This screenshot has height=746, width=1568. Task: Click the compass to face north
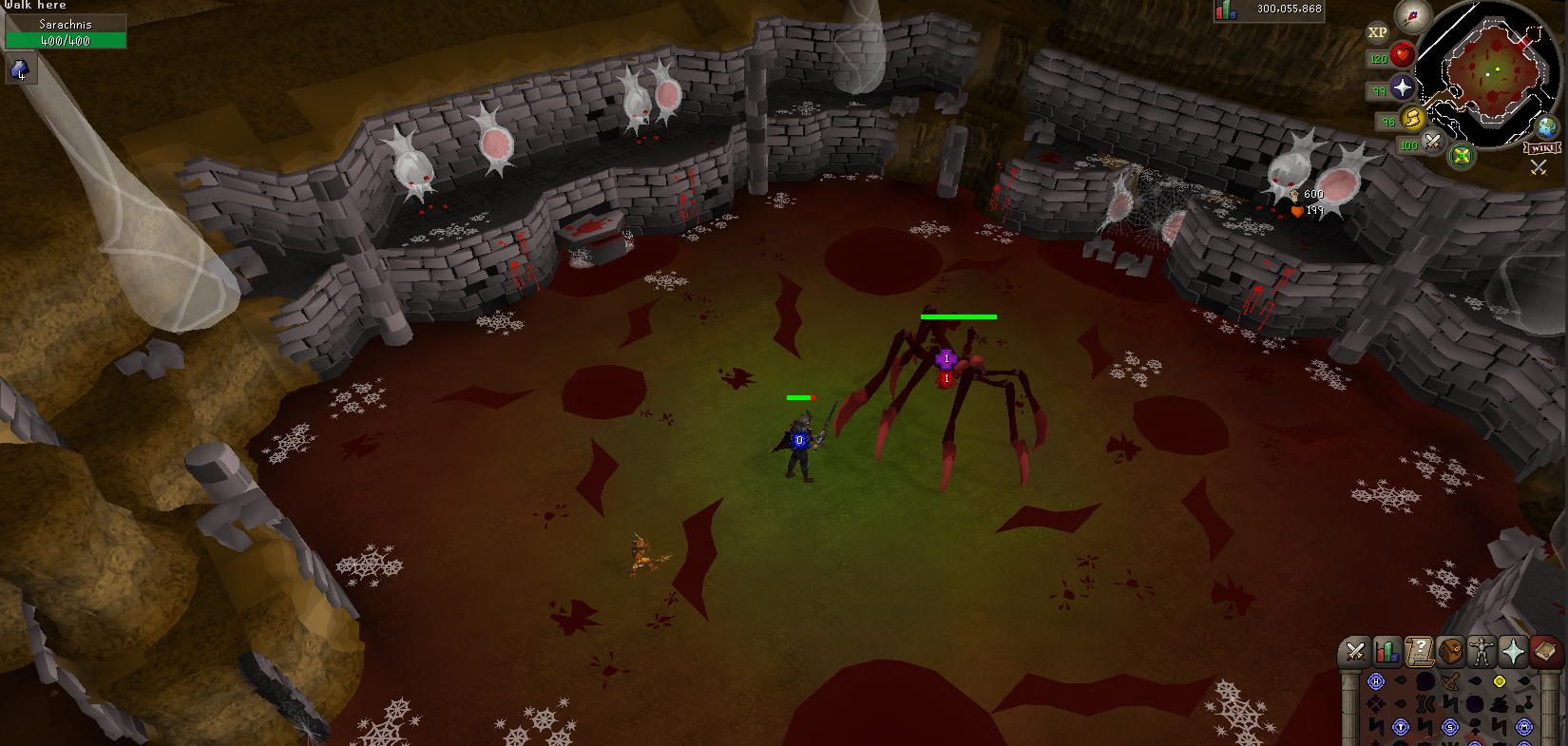[1412, 16]
